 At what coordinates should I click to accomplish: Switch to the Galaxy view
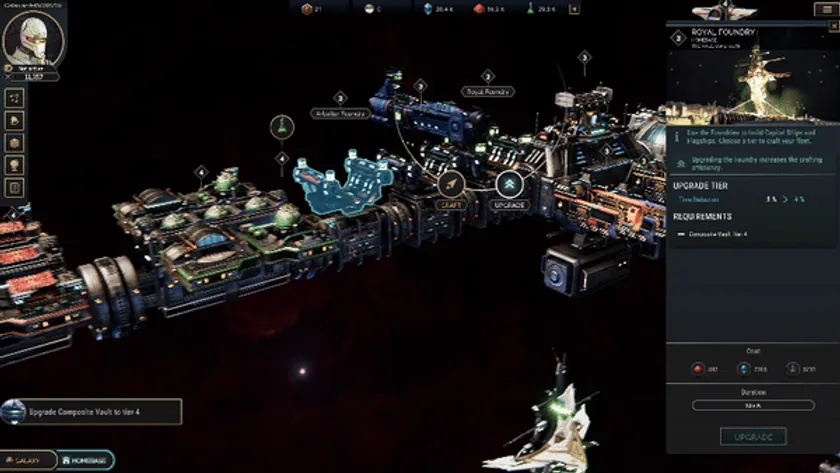click(27, 460)
